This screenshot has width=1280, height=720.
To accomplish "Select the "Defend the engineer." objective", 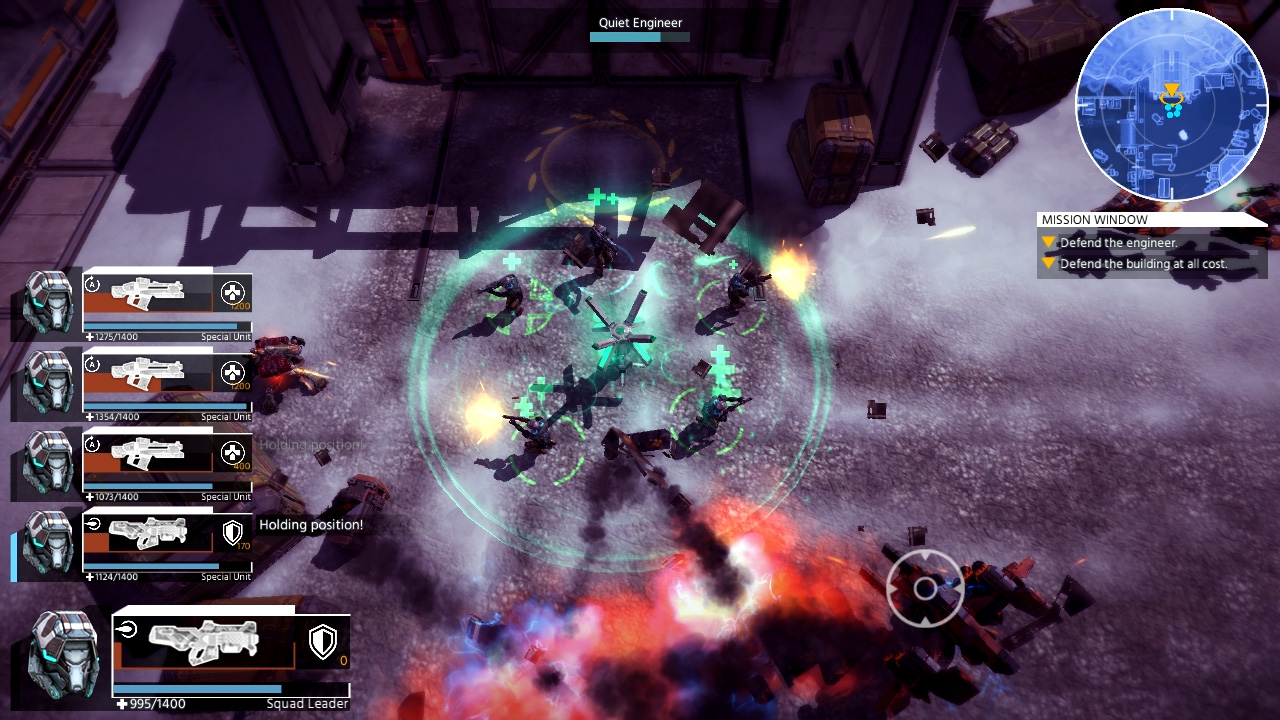I will click(1118, 243).
